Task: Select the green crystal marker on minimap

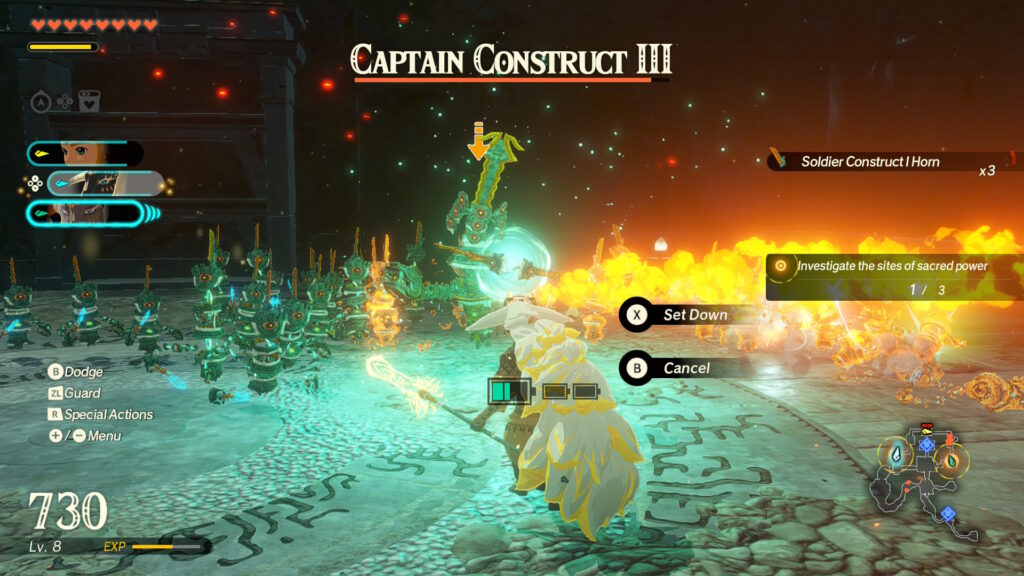Action: [951, 460]
